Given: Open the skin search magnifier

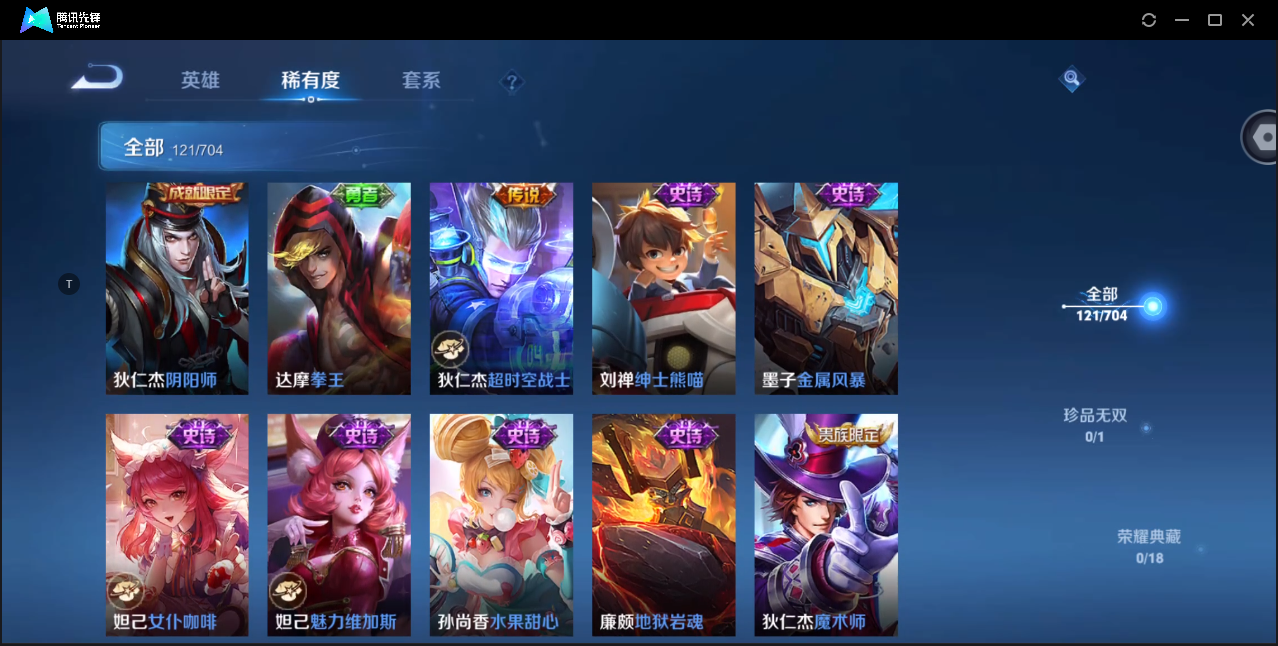Looking at the screenshot, I should pos(1071,78).
